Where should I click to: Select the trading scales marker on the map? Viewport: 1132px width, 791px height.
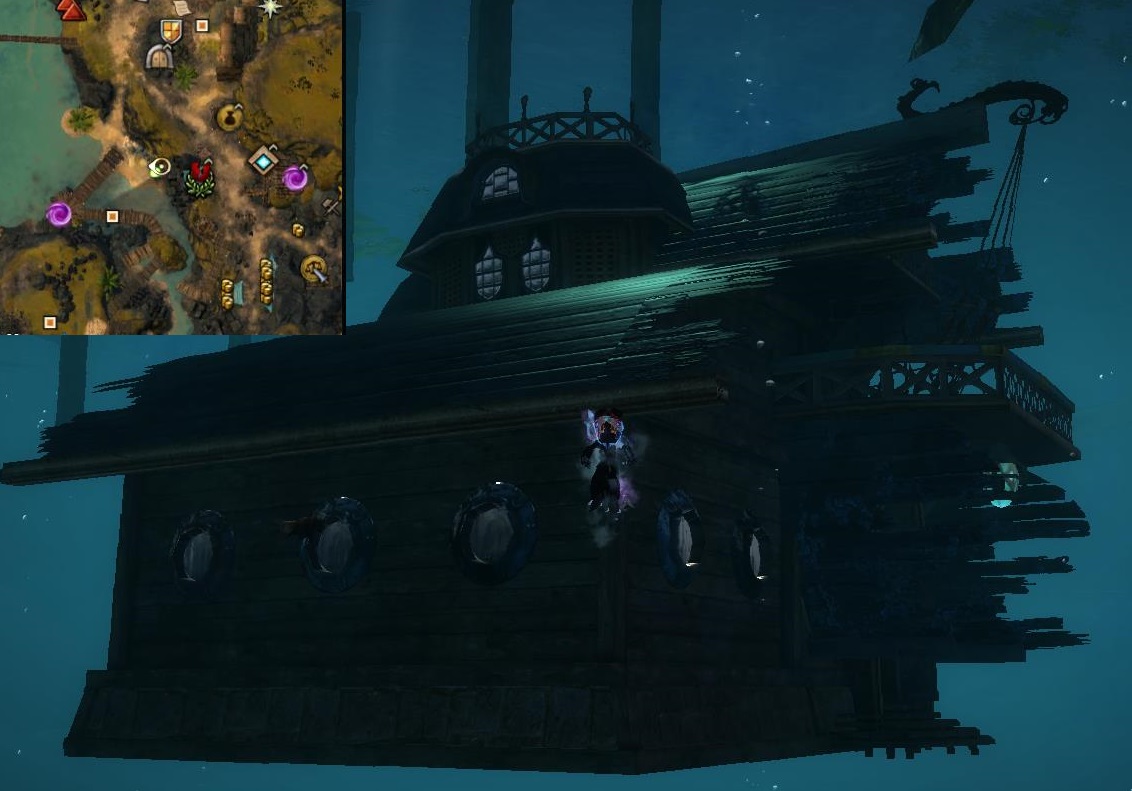coord(314,268)
